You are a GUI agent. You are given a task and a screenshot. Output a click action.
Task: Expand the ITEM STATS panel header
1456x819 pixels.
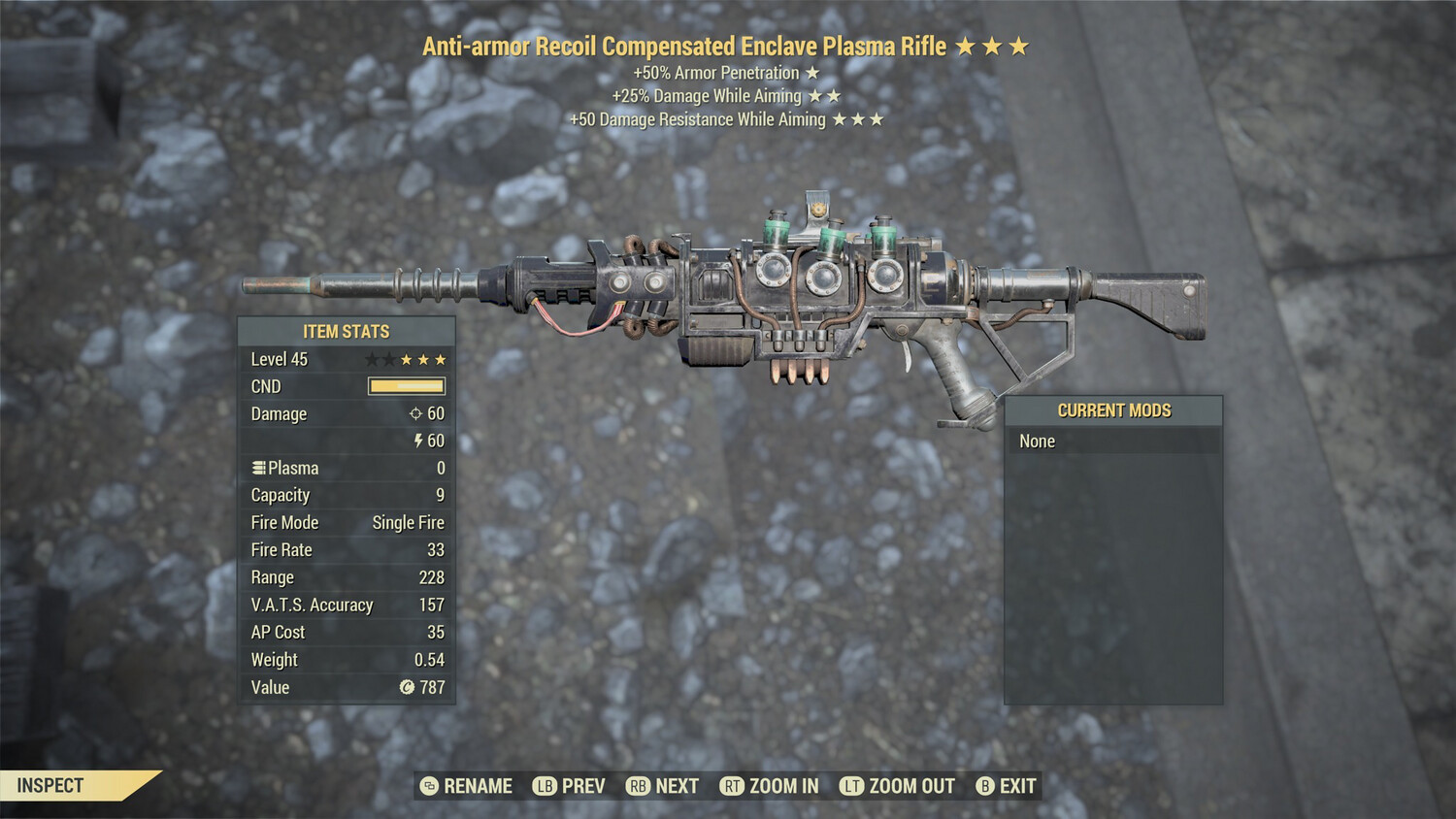[345, 331]
